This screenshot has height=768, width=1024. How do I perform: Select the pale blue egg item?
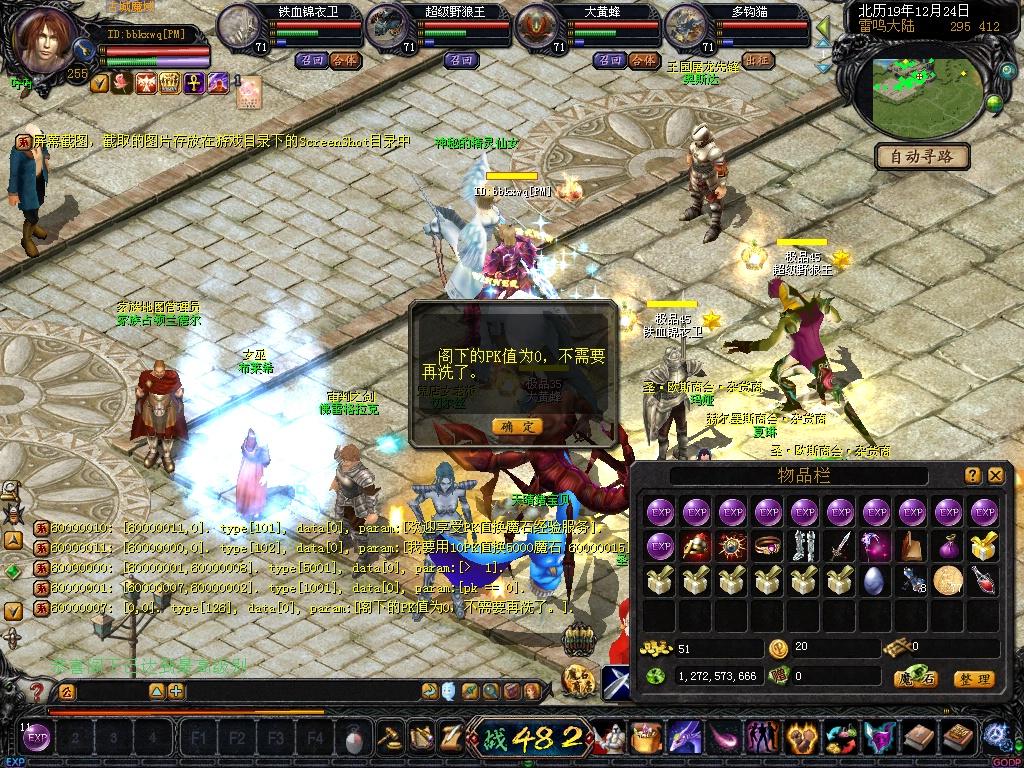pyautogui.click(x=876, y=580)
